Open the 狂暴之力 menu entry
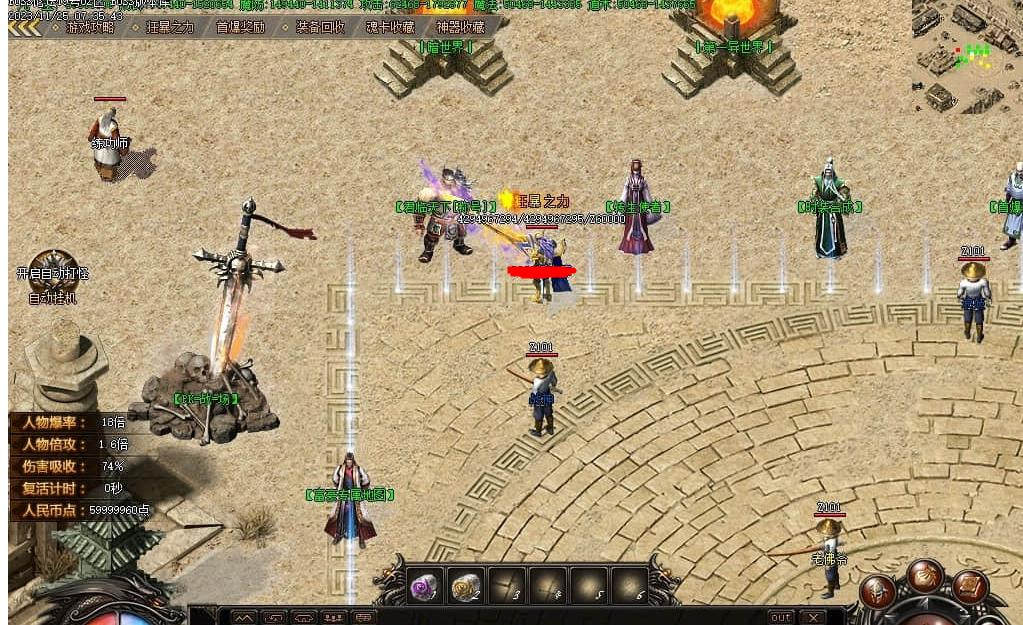The width and height of the screenshot is (1023, 625). pos(169,27)
